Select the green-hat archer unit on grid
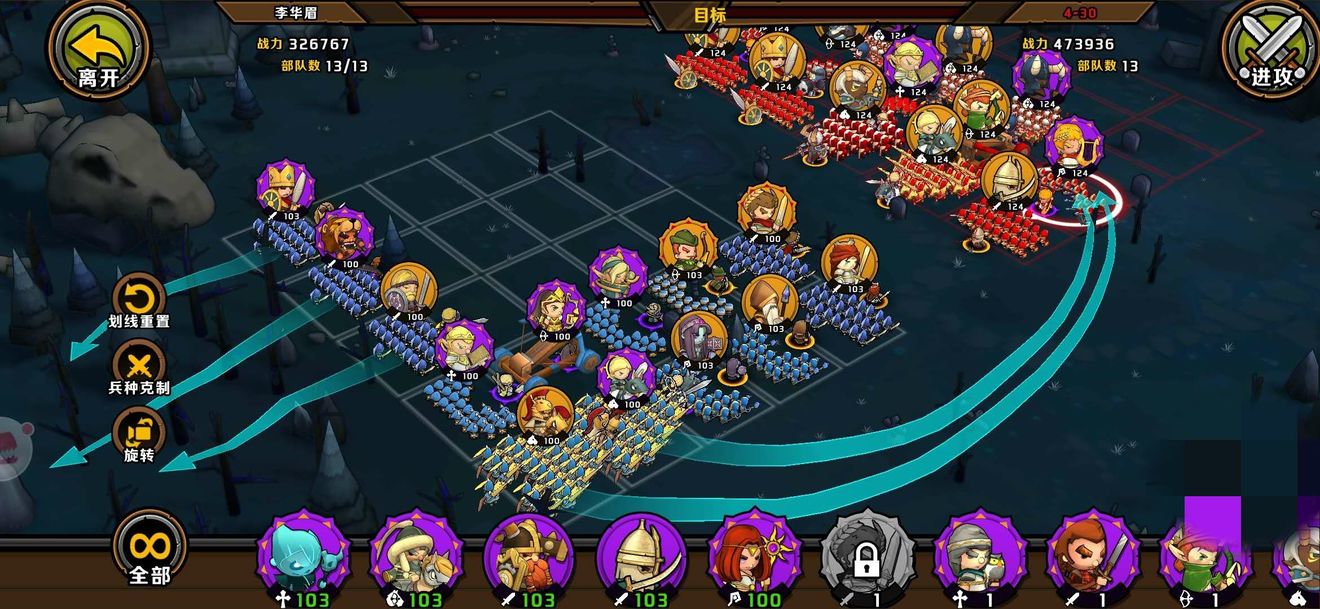1320x609 pixels. click(688, 248)
